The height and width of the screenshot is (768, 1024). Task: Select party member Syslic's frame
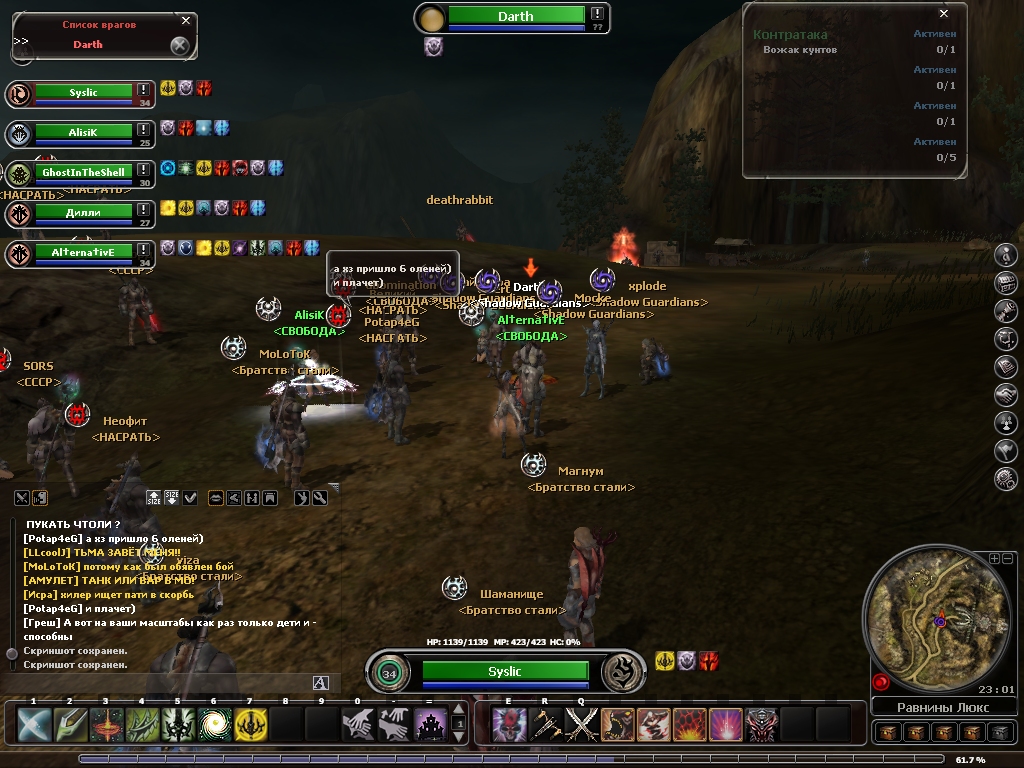coord(83,93)
